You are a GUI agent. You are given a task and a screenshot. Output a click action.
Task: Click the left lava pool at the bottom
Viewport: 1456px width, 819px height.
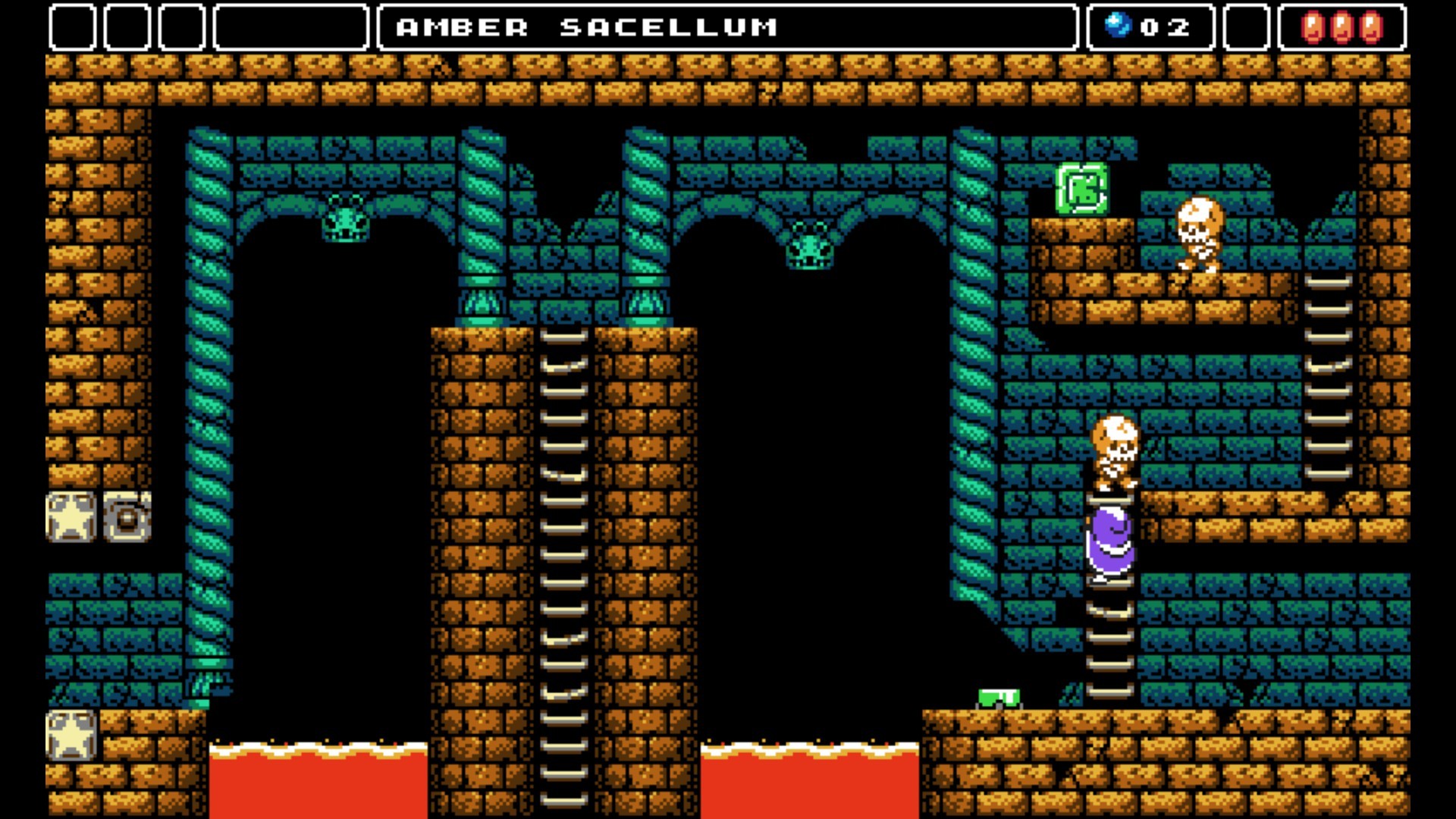click(318, 781)
